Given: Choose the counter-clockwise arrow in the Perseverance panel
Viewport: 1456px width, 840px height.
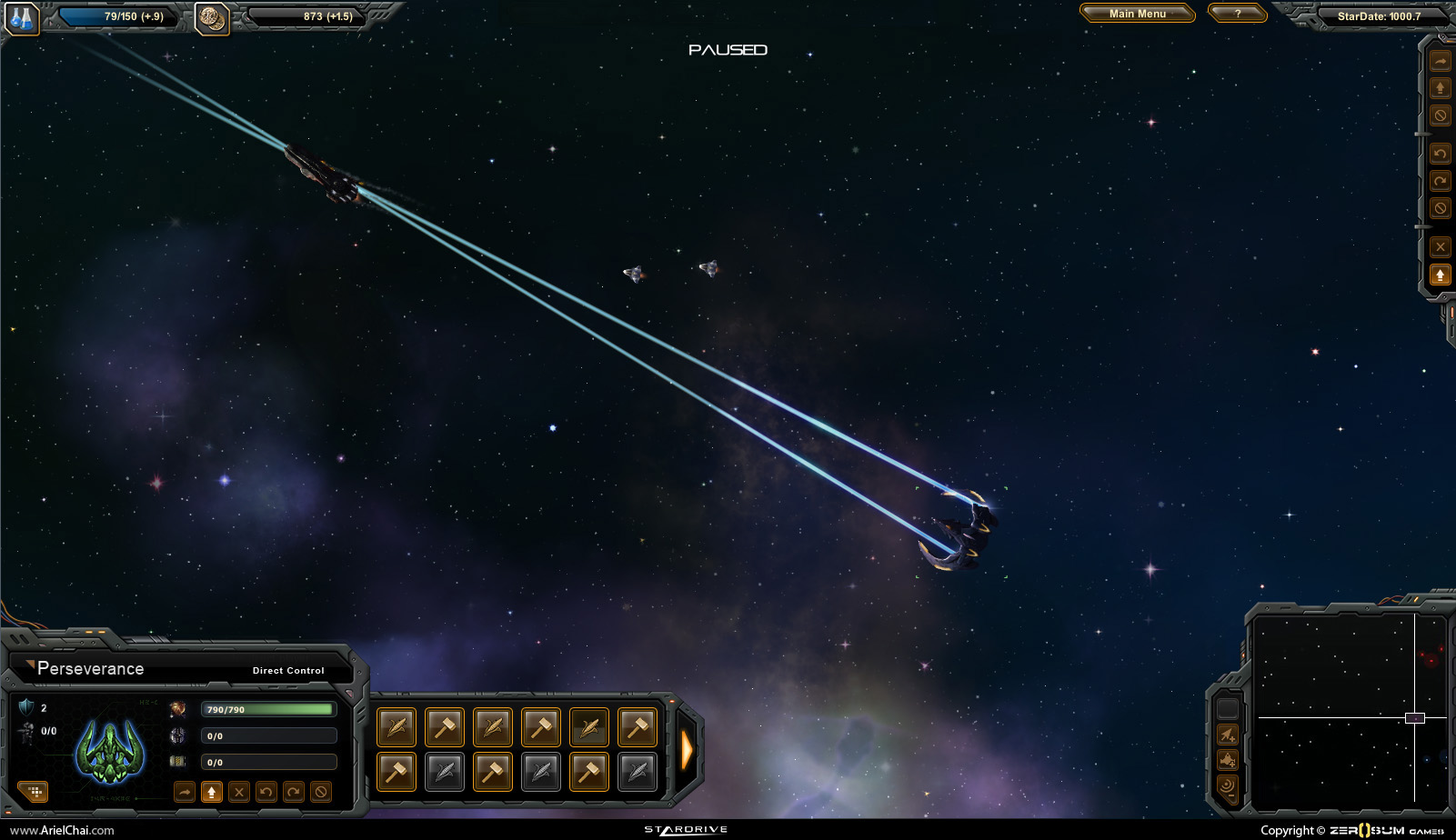Looking at the screenshot, I should tap(266, 792).
